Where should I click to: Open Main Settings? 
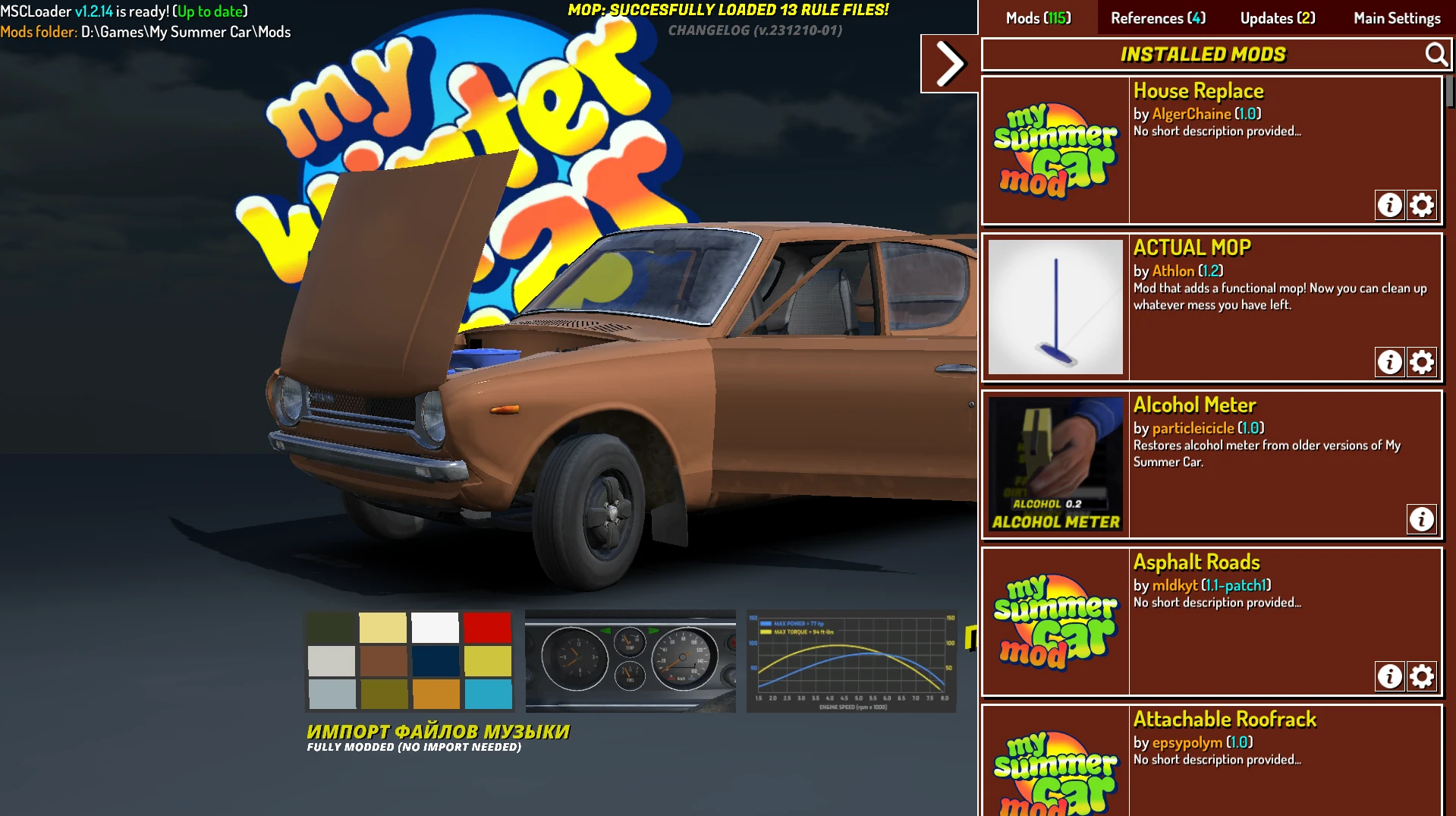tap(1396, 17)
